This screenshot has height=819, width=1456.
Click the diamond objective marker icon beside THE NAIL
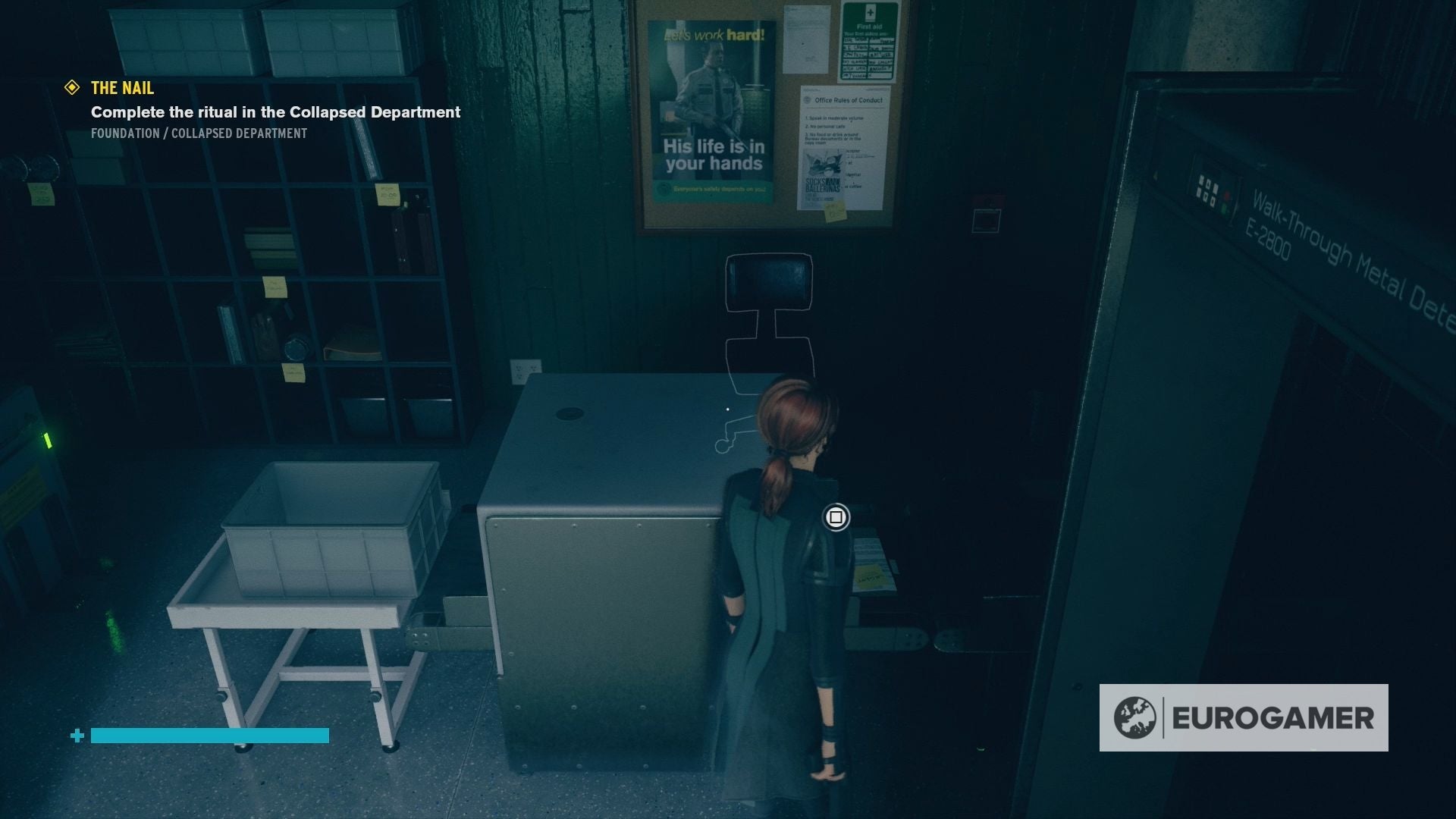pyautogui.click(x=72, y=89)
